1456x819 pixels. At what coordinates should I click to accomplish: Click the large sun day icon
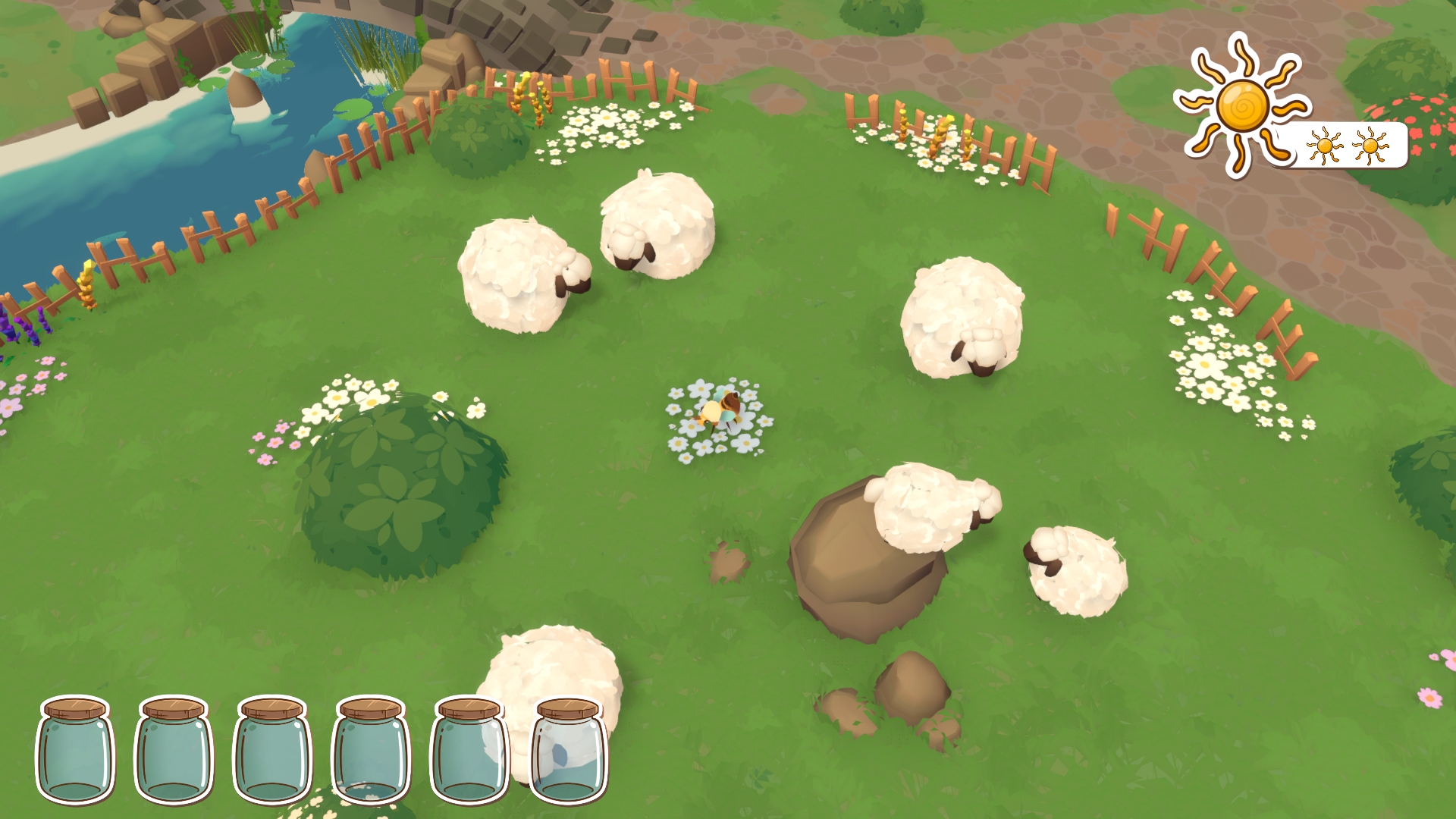click(x=1241, y=105)
